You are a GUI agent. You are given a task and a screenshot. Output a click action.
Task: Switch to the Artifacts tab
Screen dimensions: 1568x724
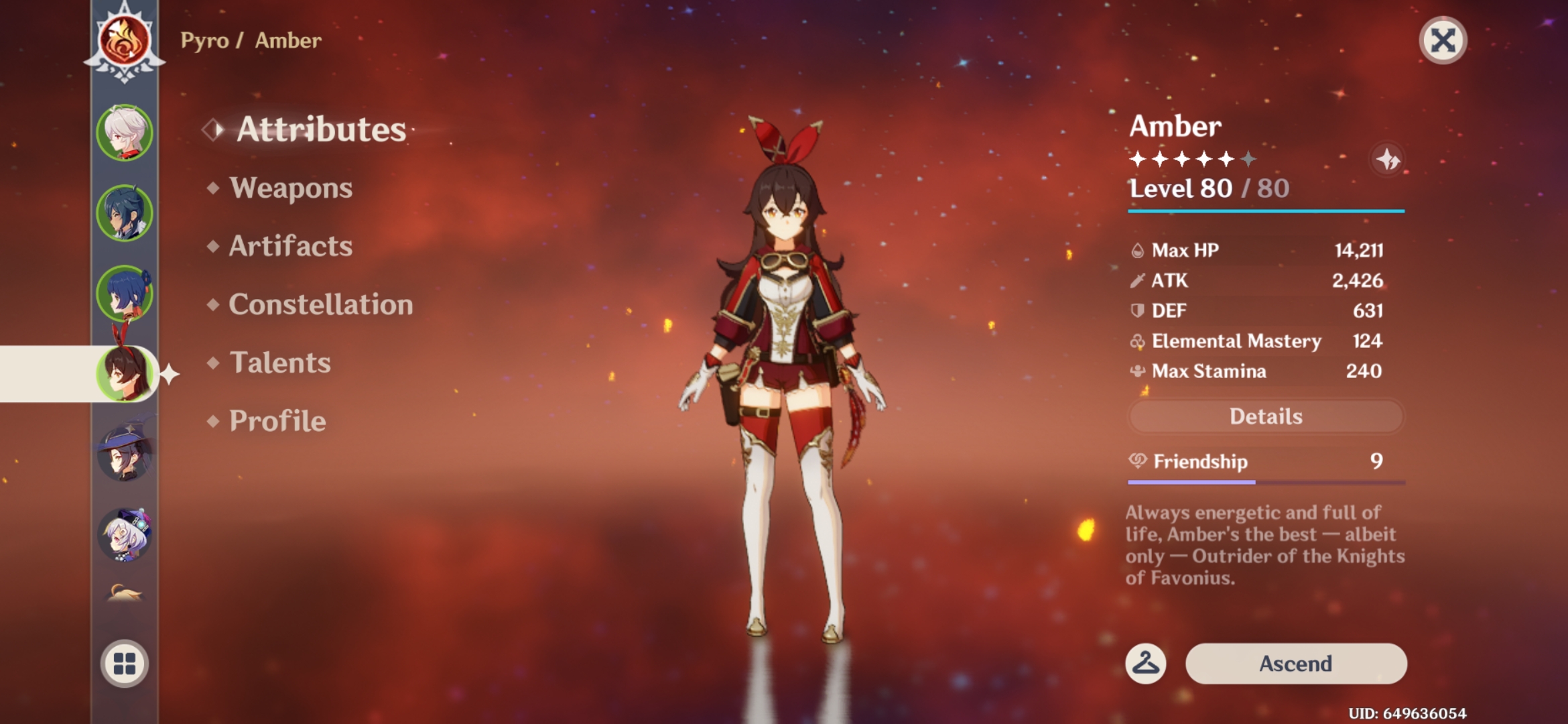pos(289,246)
